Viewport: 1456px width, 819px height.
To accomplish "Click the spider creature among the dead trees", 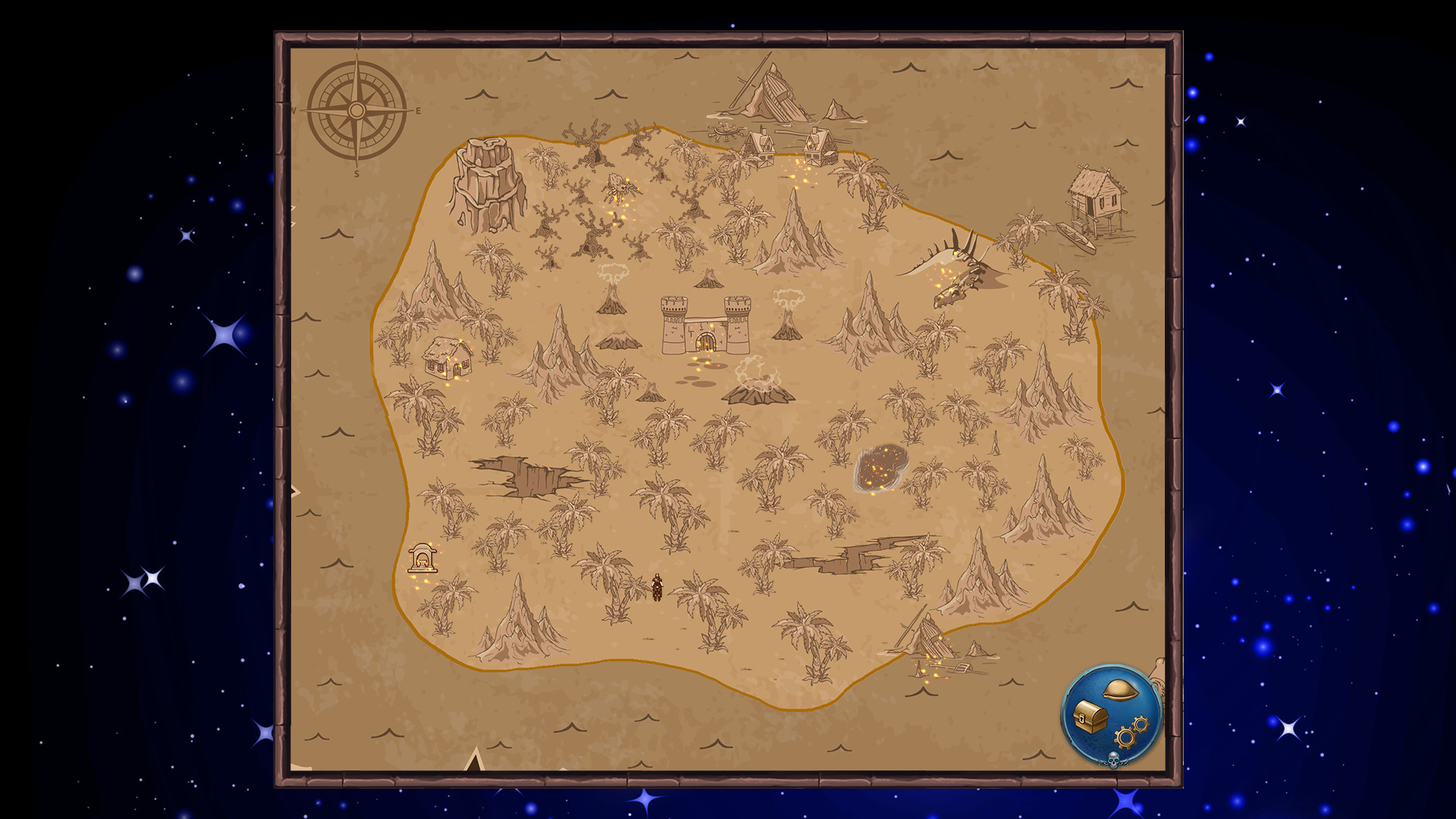I will click(622, 184).
